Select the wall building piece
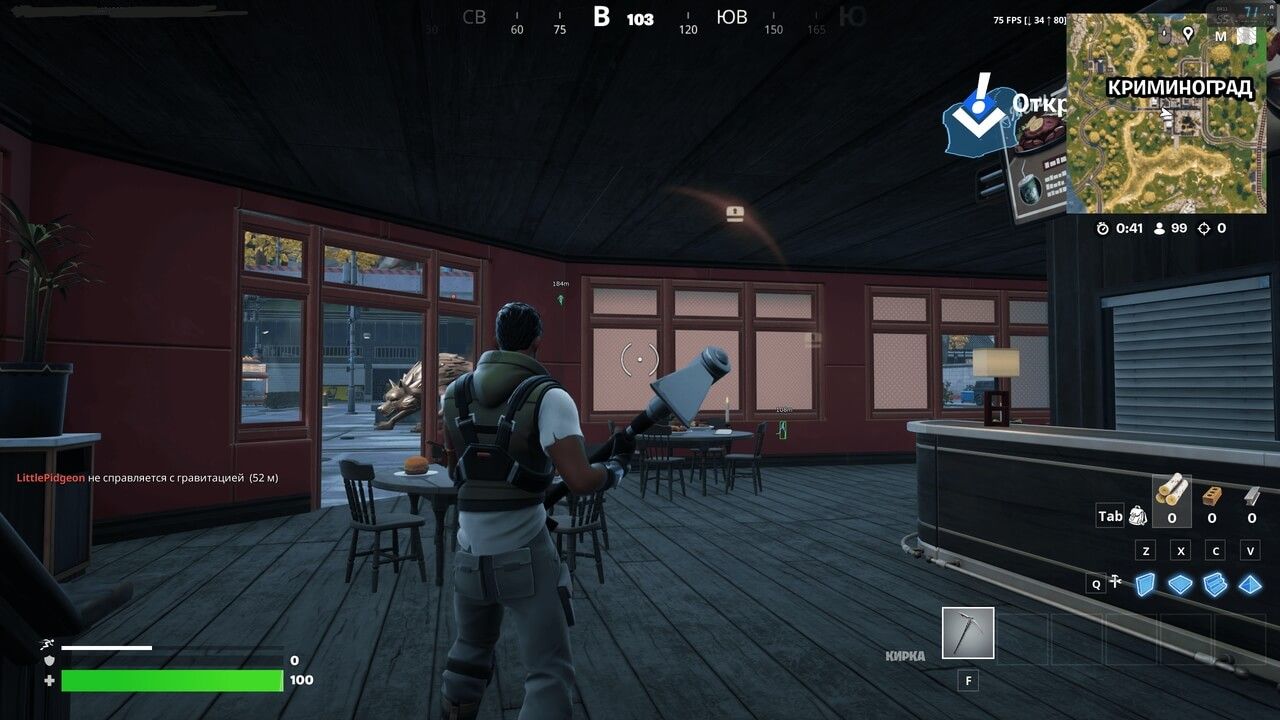This screenshot has width=1280, height=720. [x=1145, y=582]
